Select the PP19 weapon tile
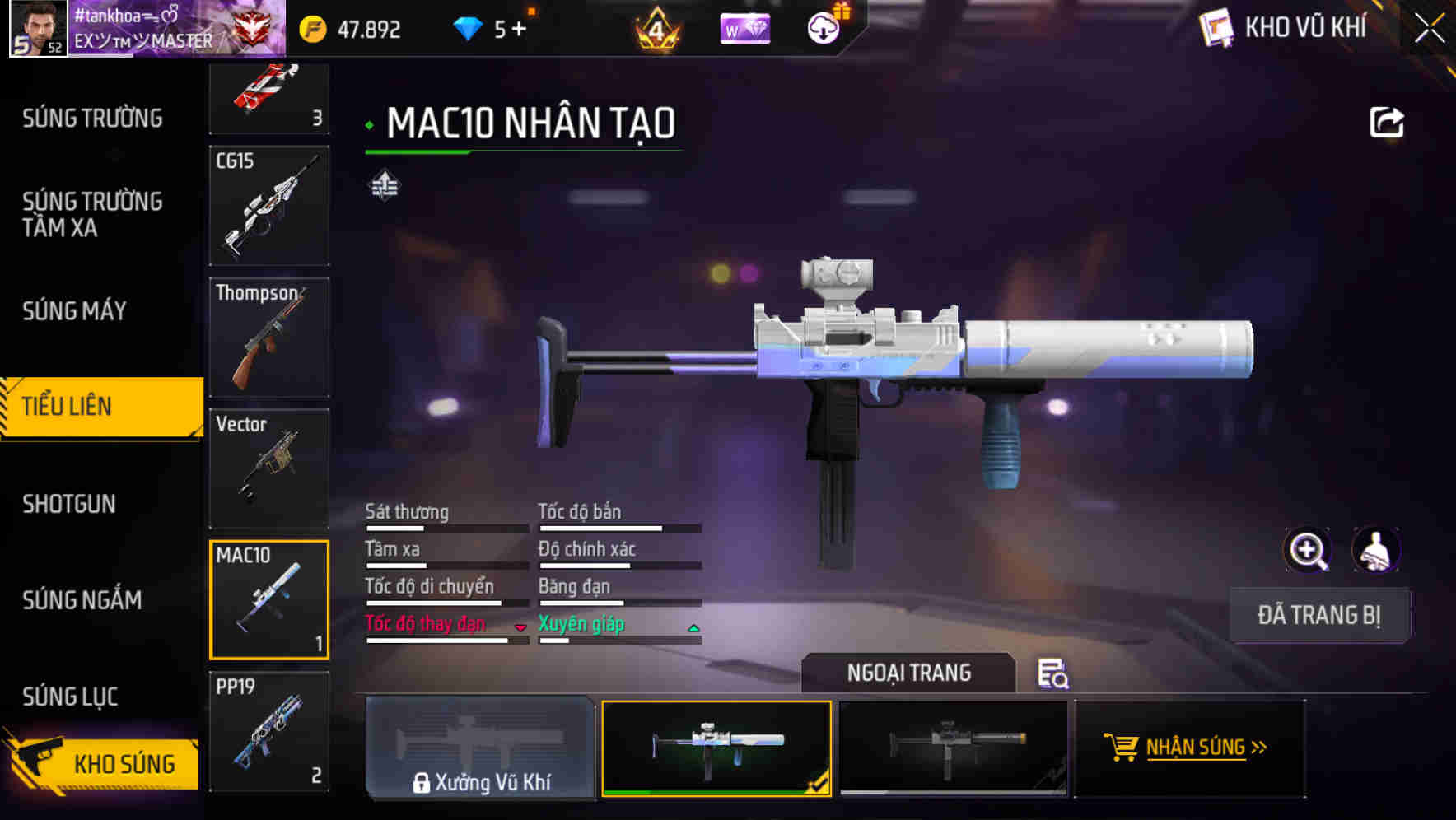 [x=269, y=731]
